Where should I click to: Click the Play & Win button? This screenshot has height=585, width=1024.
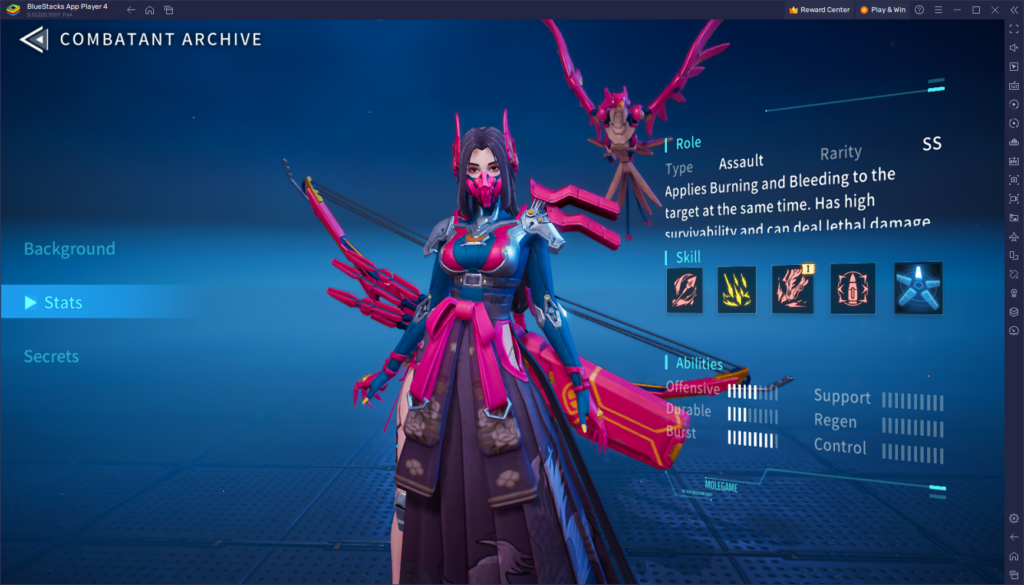click(x=883, y=10)
